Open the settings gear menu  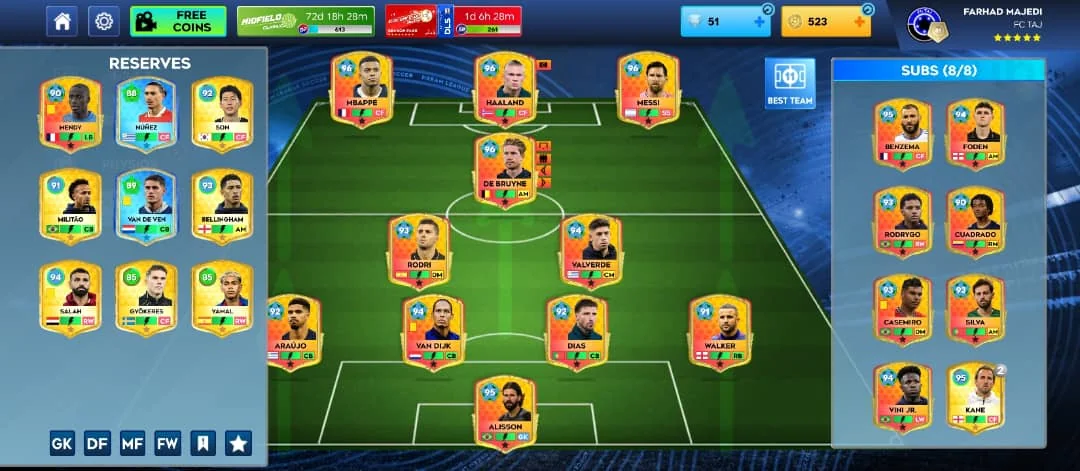103,20
